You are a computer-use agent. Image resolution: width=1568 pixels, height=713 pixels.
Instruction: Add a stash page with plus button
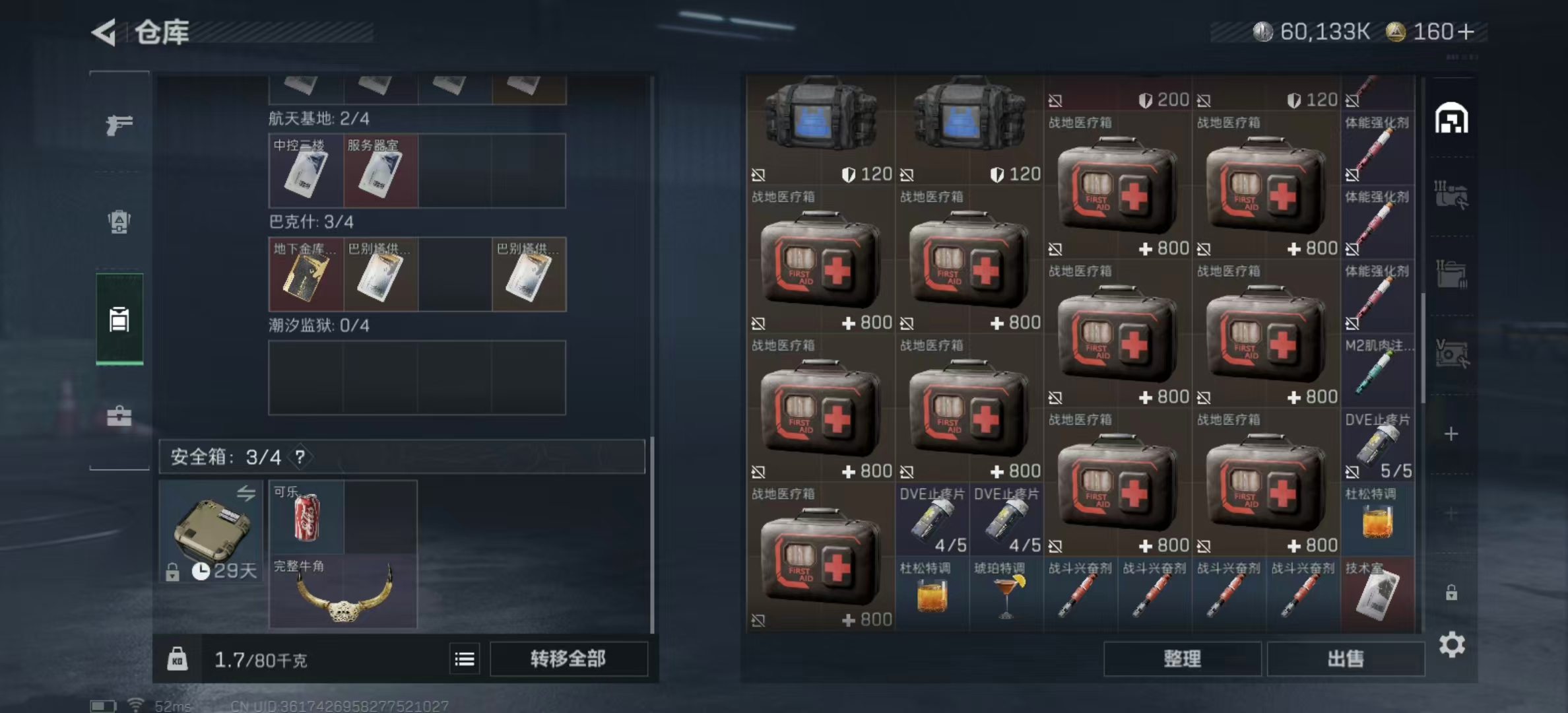click(1451, 434)
